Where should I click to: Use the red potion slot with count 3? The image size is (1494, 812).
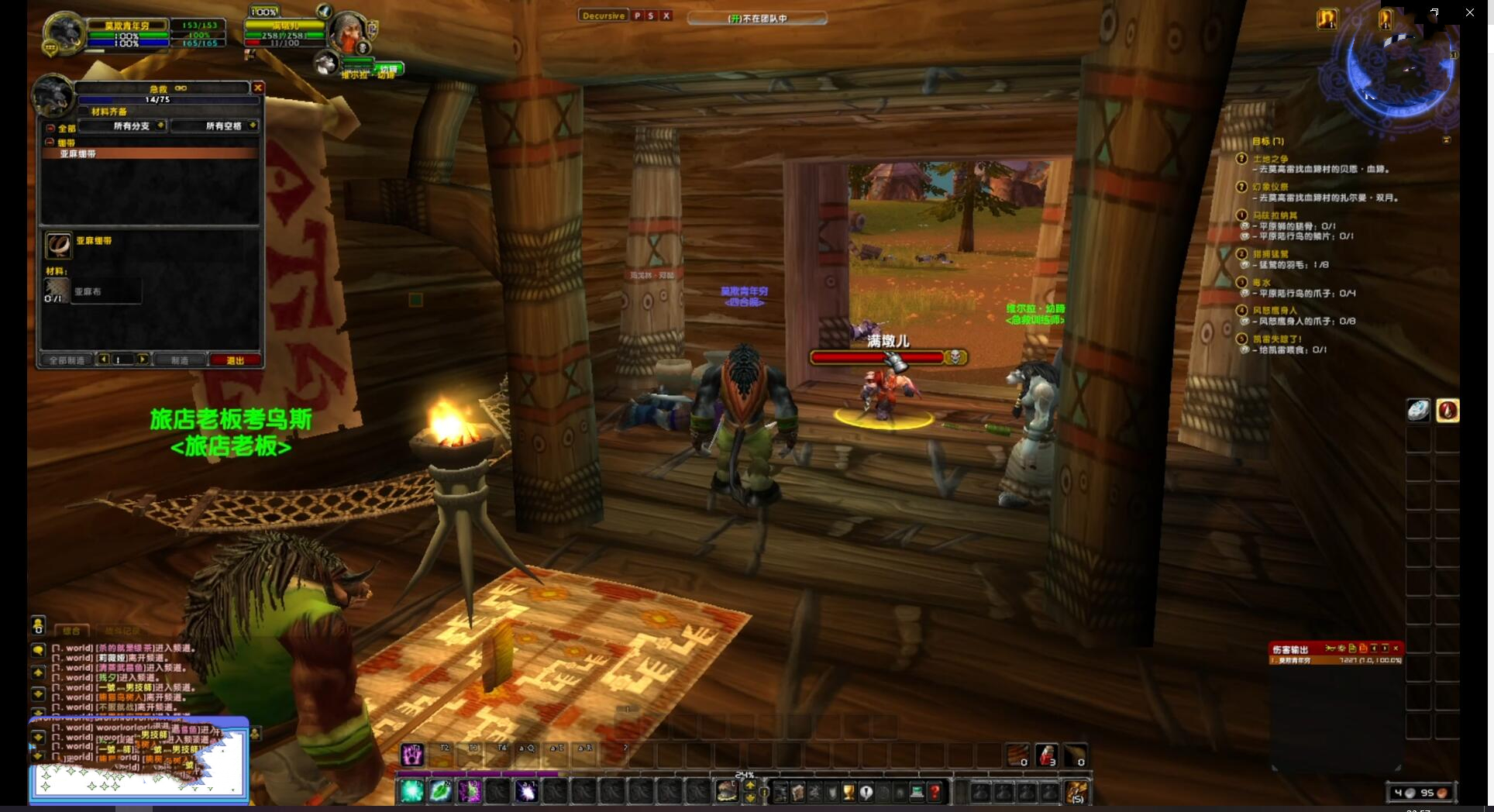tap(1046, 755)
